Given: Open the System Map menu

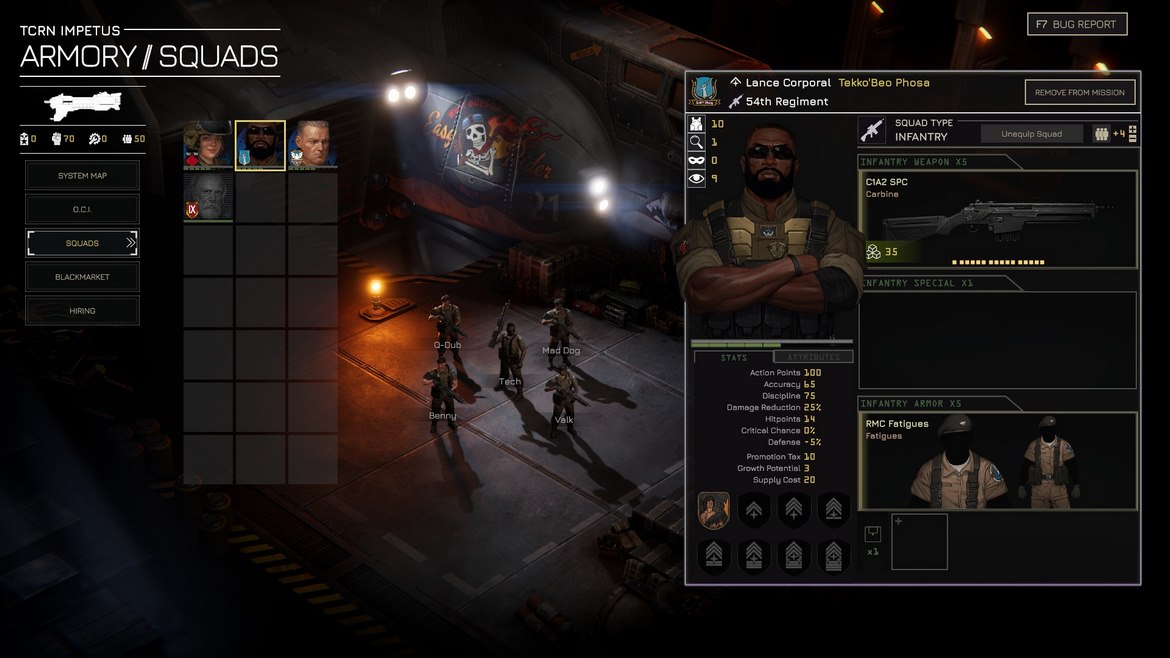Looking at the screenshot, I should pyautogui.click(x=82, y=176).
